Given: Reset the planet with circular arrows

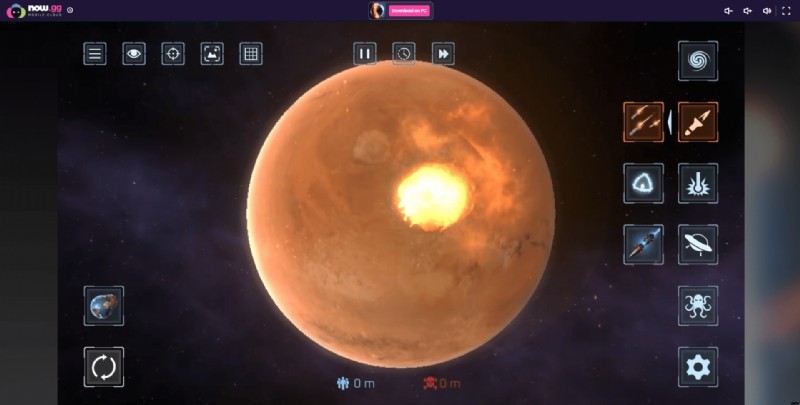Looking at the screenshot, I should coord(104,367).
